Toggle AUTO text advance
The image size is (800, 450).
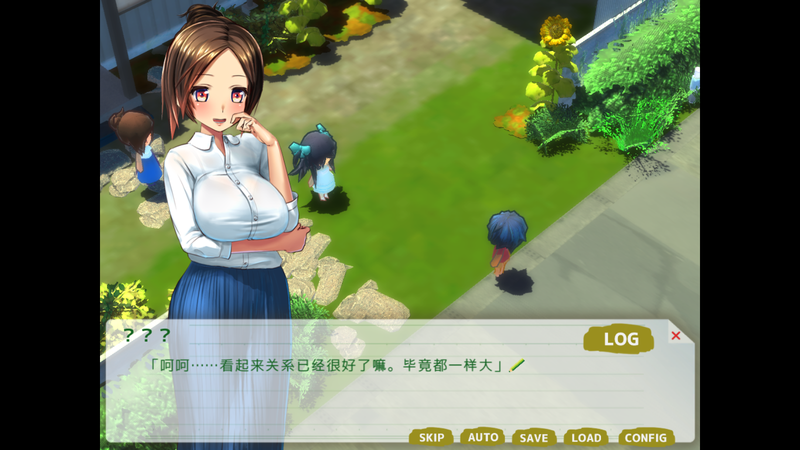[483, 437]
